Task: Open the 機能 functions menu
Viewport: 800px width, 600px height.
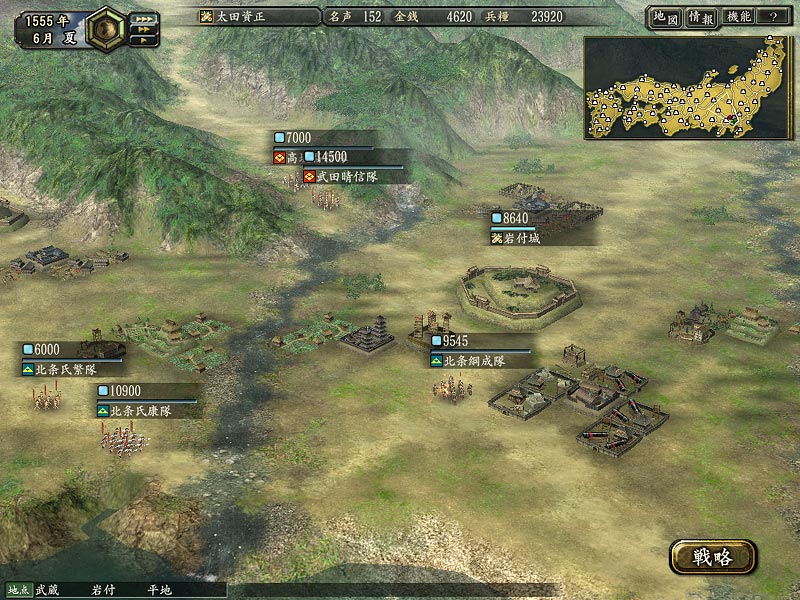Action: click(x=739, y=17)
